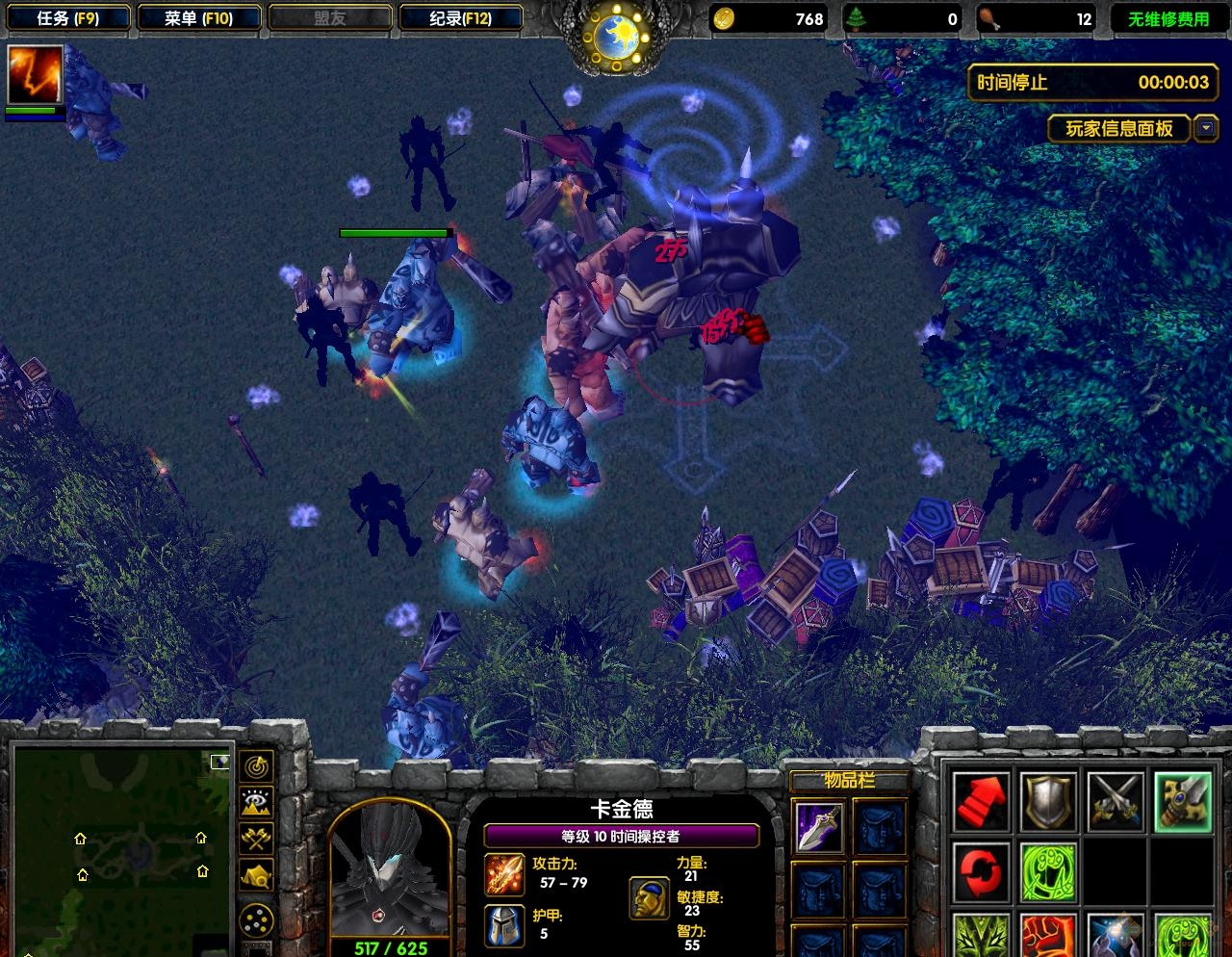Click on the minimap
1232x957 pixels.
[121, 849]
